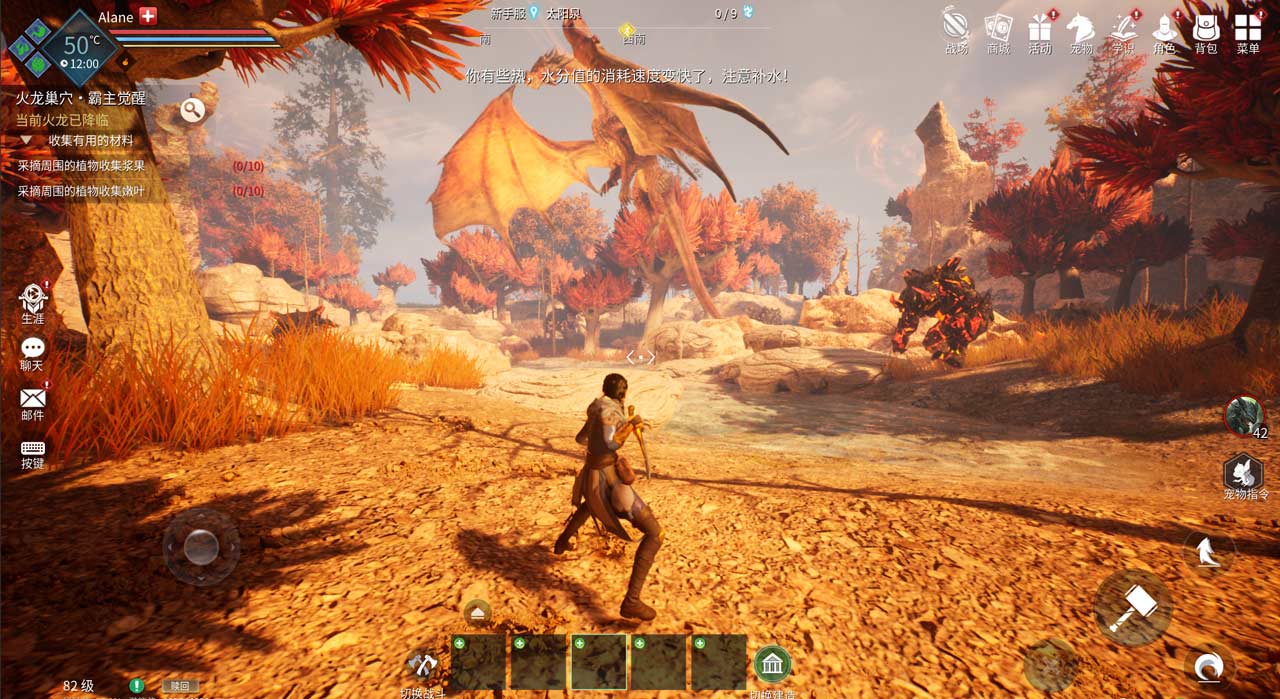Open the 菜单 main menu grid

(1248, 28)
